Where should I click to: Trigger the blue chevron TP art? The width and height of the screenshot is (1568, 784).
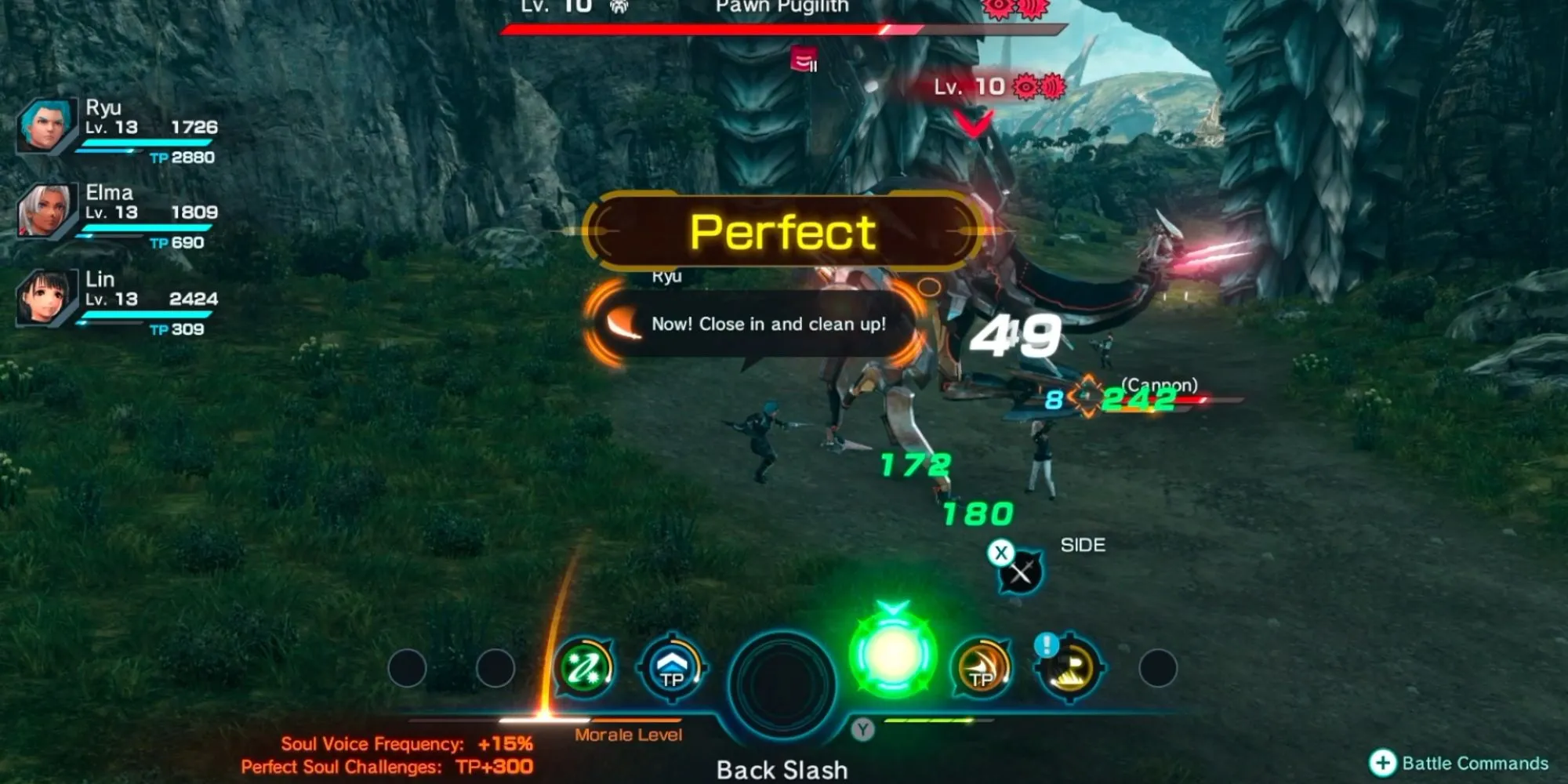673,668
